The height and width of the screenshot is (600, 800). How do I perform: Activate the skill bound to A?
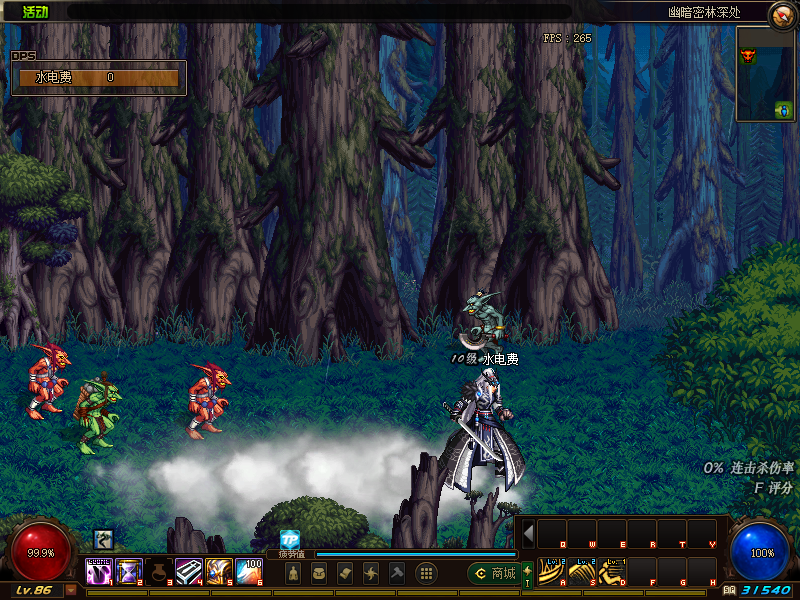tap(551, 572)
